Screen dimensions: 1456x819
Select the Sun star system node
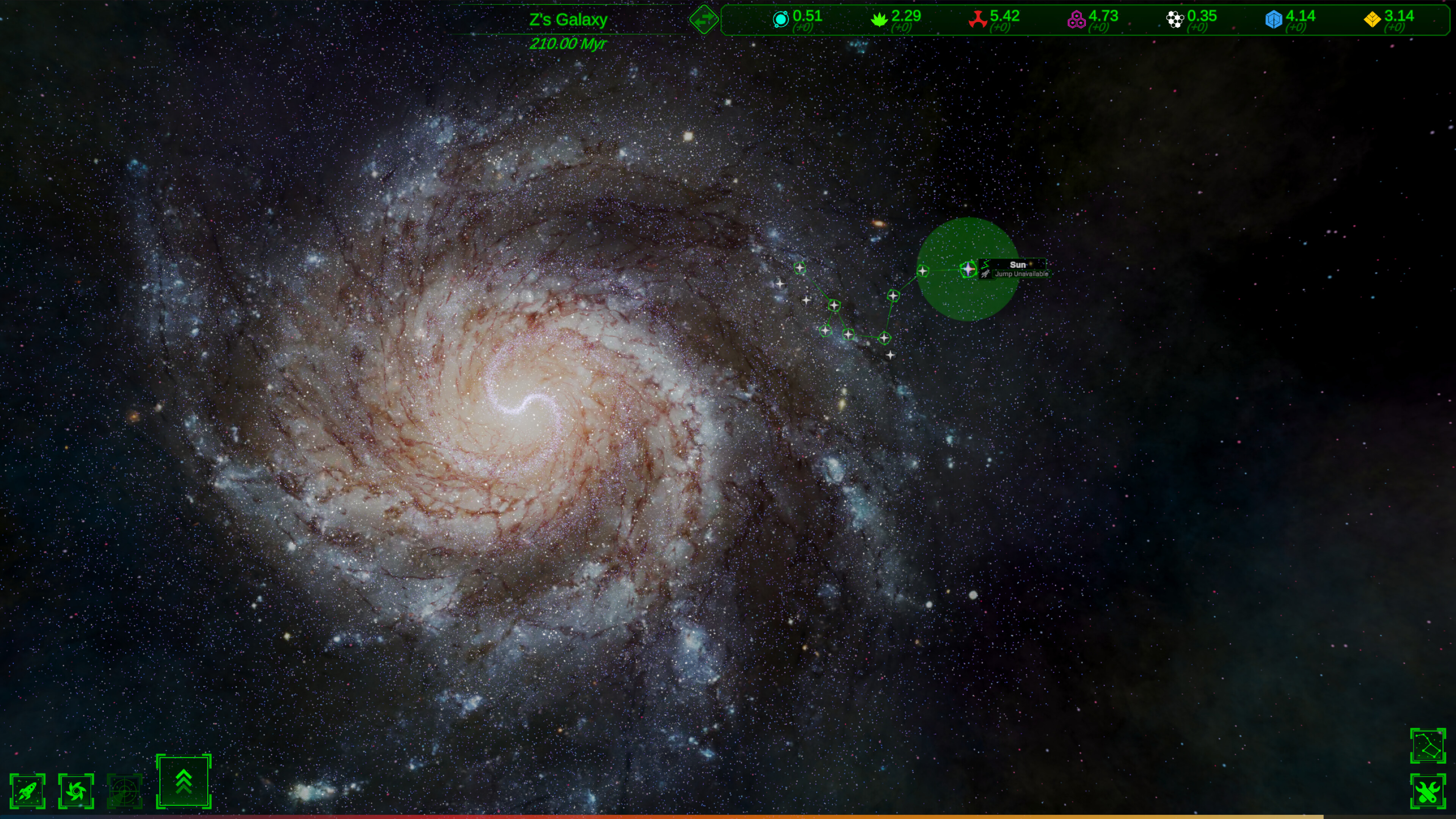pyautogui.click(x=968, y=270)
